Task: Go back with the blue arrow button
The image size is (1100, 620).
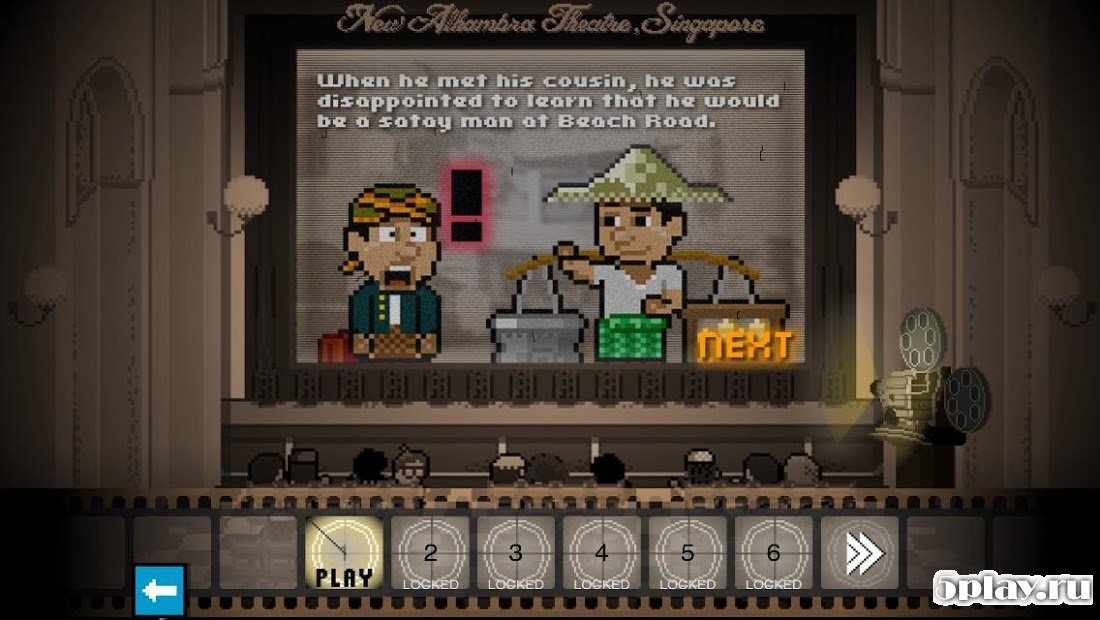Action: [160, 590]
